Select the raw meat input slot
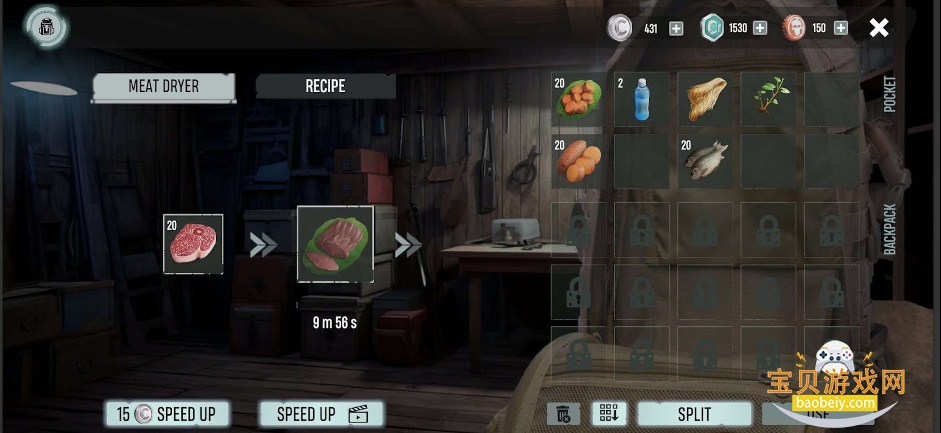This screenshot has height=433, width=941. pyautogui.click(x=193, y=244)
